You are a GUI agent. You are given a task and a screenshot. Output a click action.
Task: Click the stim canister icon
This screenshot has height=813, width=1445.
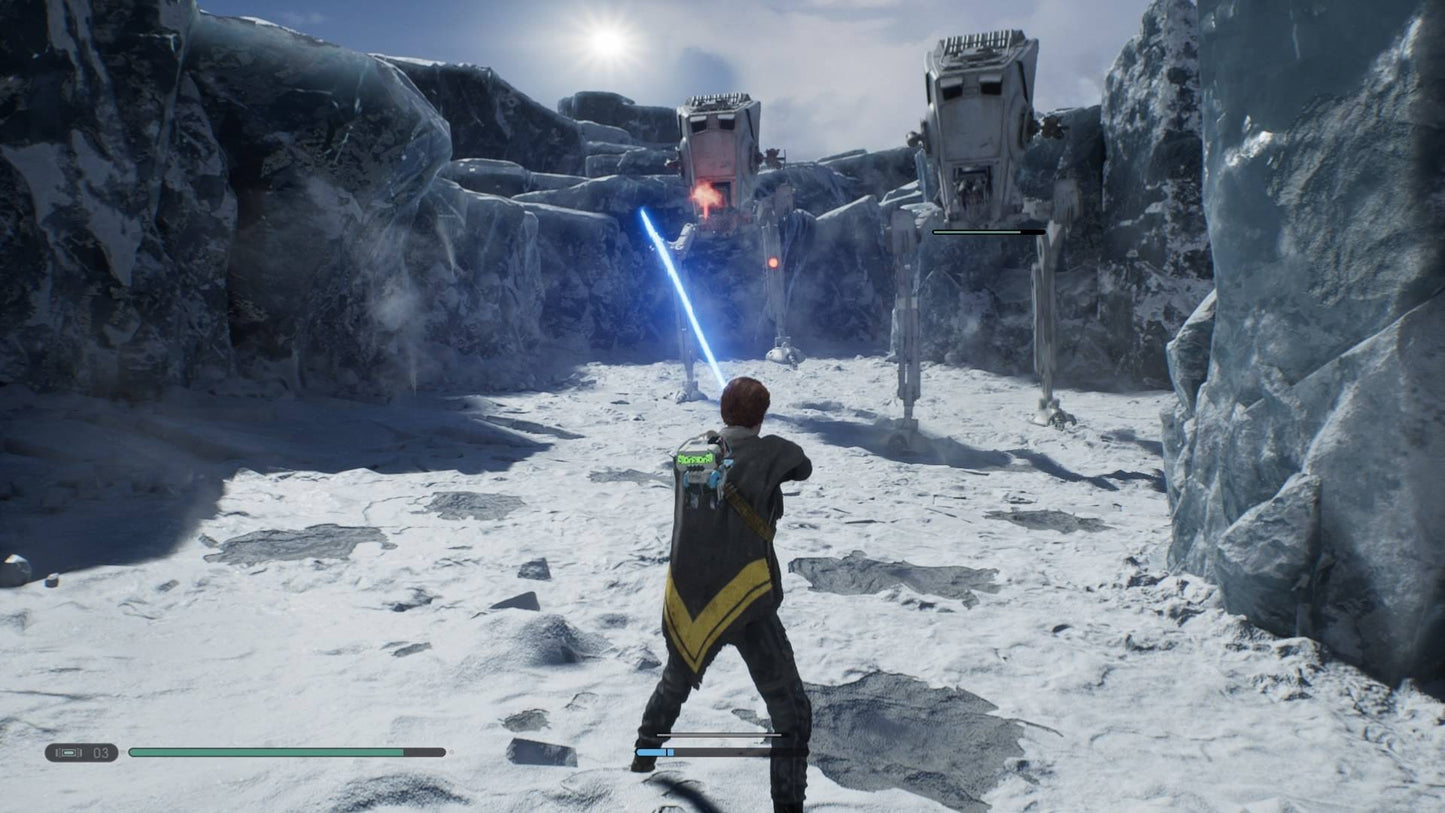coord(69,752)
